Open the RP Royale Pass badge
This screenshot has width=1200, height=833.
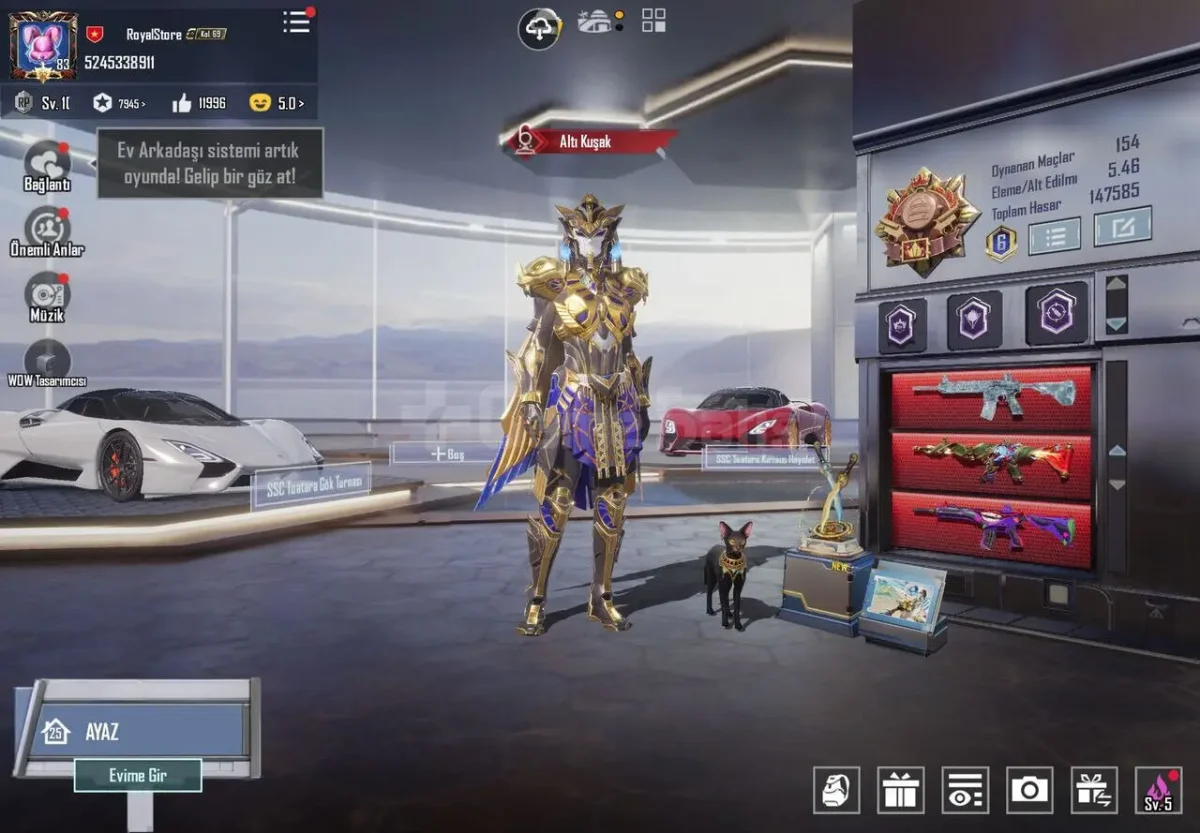(24, 103)
